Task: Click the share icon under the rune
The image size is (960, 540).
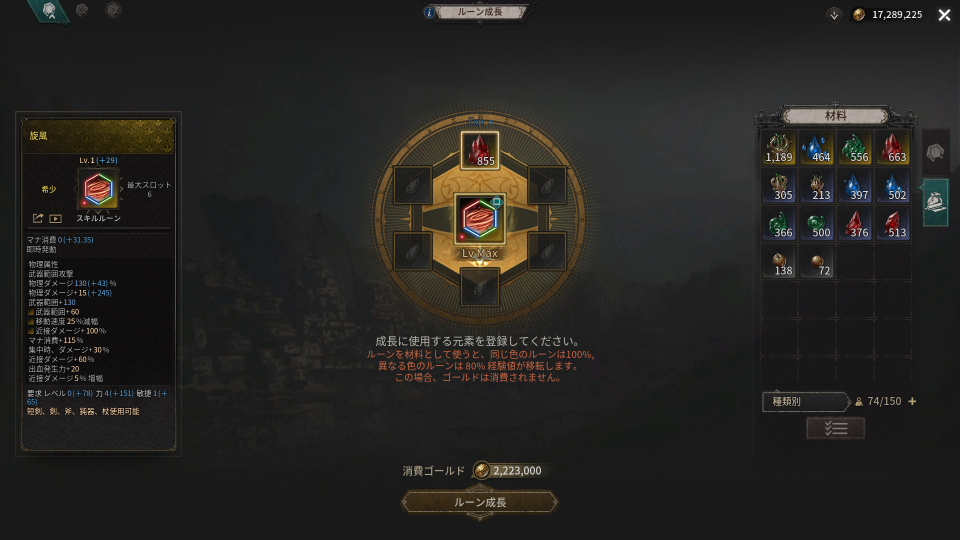Action: click(38, 218)
